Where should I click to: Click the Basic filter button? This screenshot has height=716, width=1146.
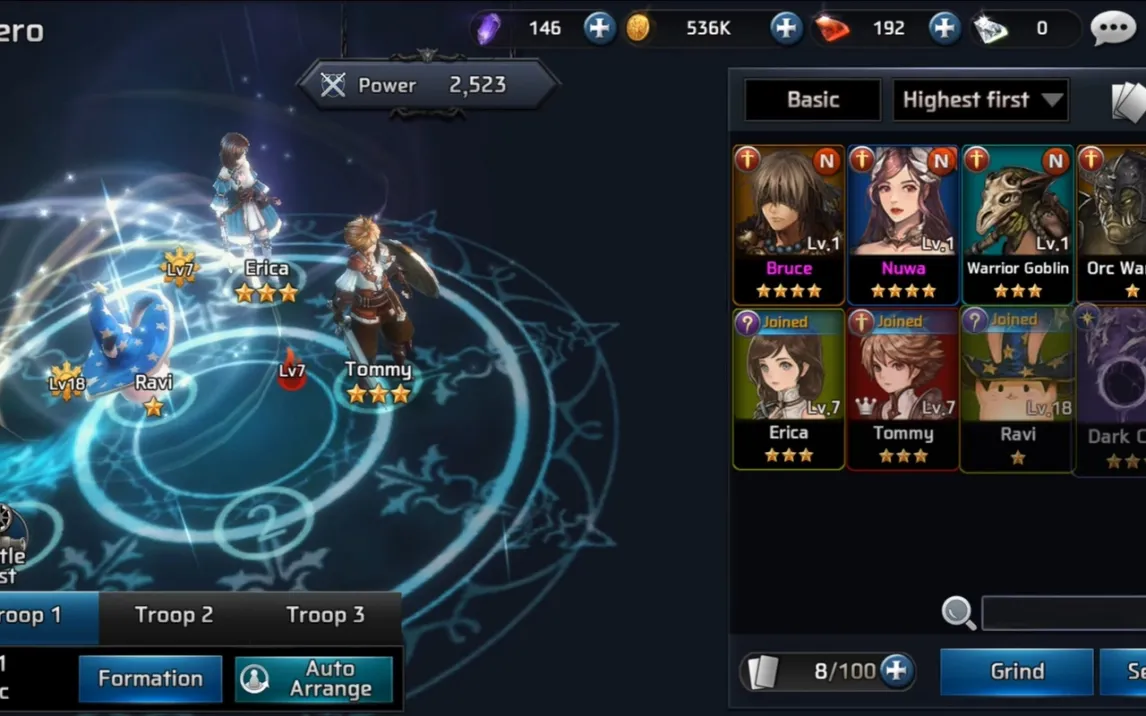click(x=812, y=100)
